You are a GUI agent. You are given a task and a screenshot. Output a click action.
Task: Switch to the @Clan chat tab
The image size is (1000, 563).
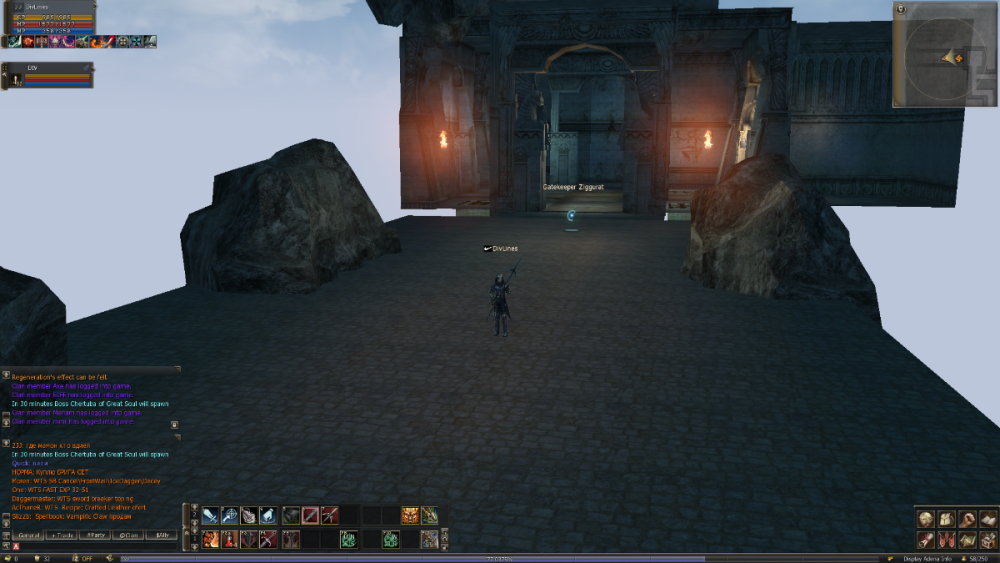click(128, 535)
